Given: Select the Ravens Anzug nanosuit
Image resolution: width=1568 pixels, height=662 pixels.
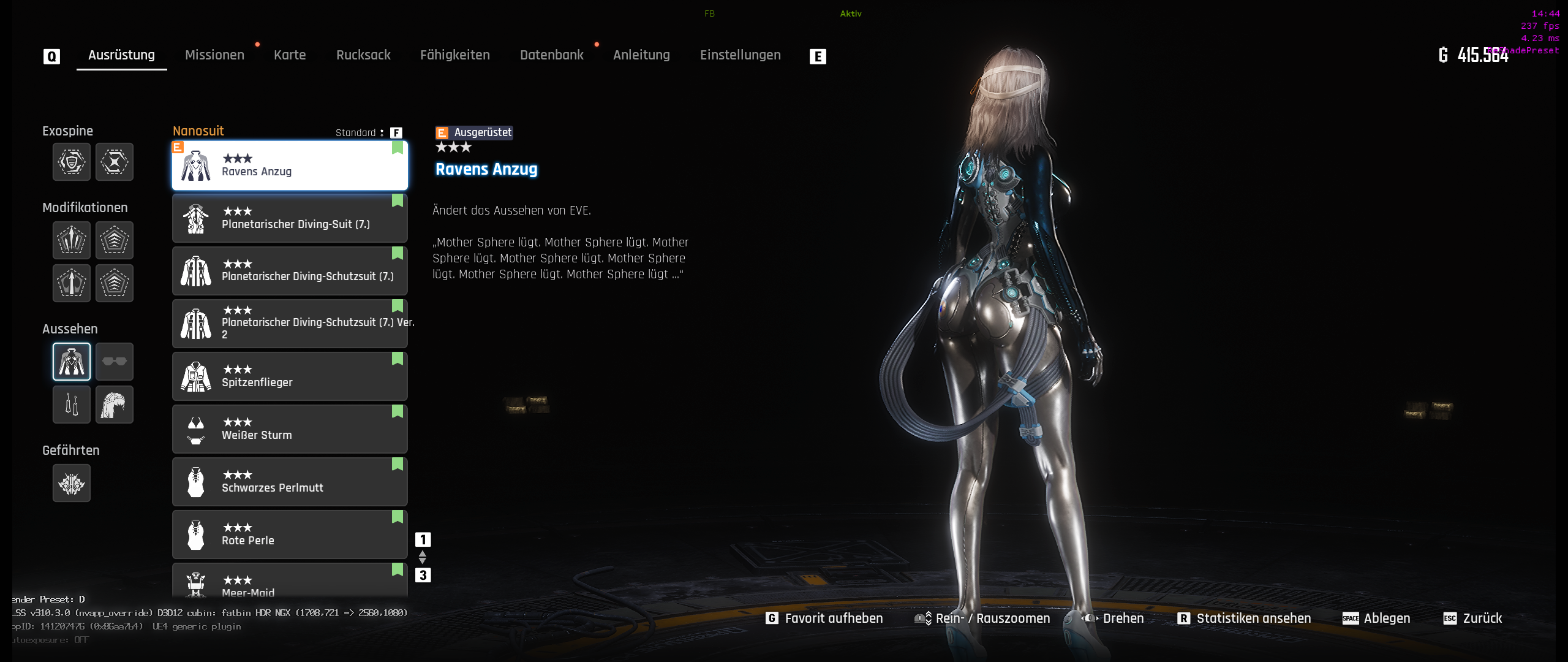Looking at the screenshot, I should point(290,165).
